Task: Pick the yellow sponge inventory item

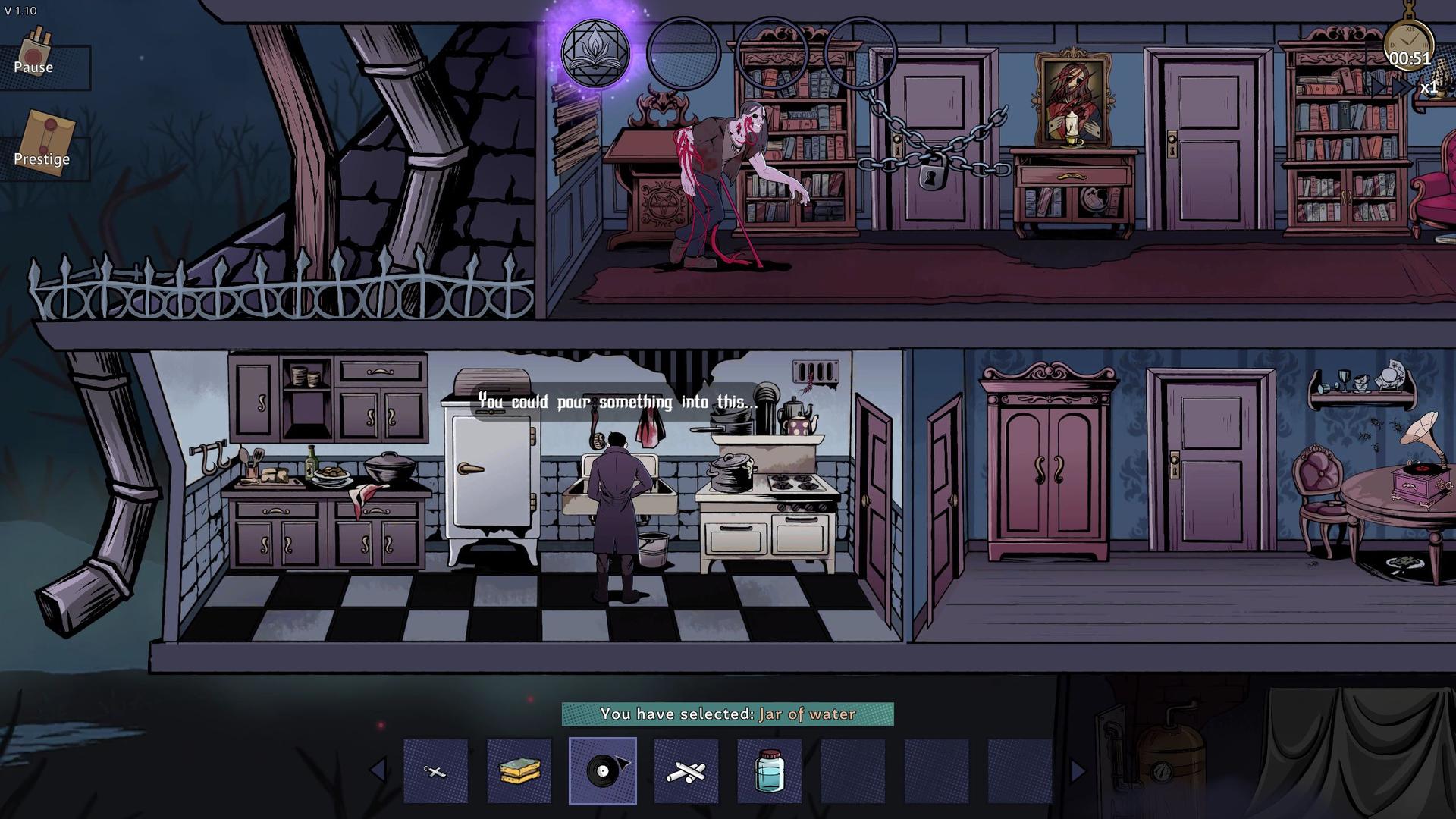Action: (519, 771)
